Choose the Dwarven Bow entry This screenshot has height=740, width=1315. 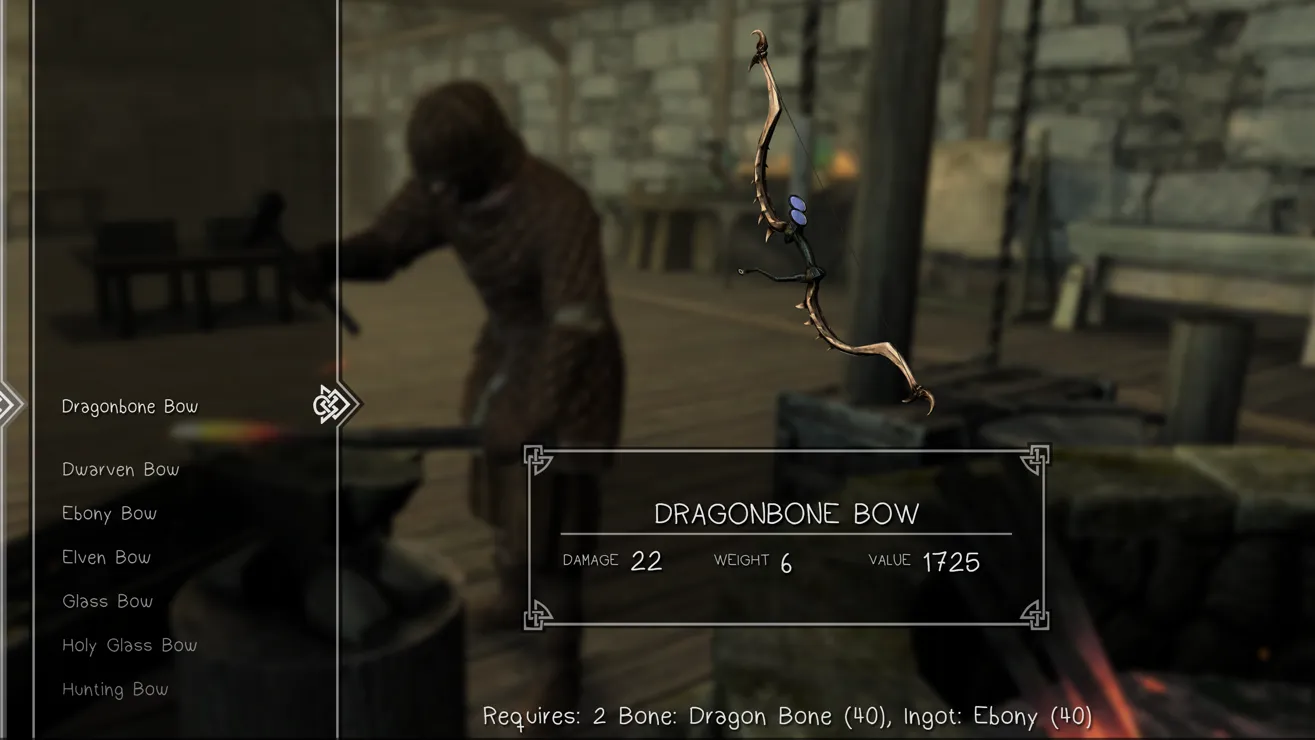tap(121, 470)
